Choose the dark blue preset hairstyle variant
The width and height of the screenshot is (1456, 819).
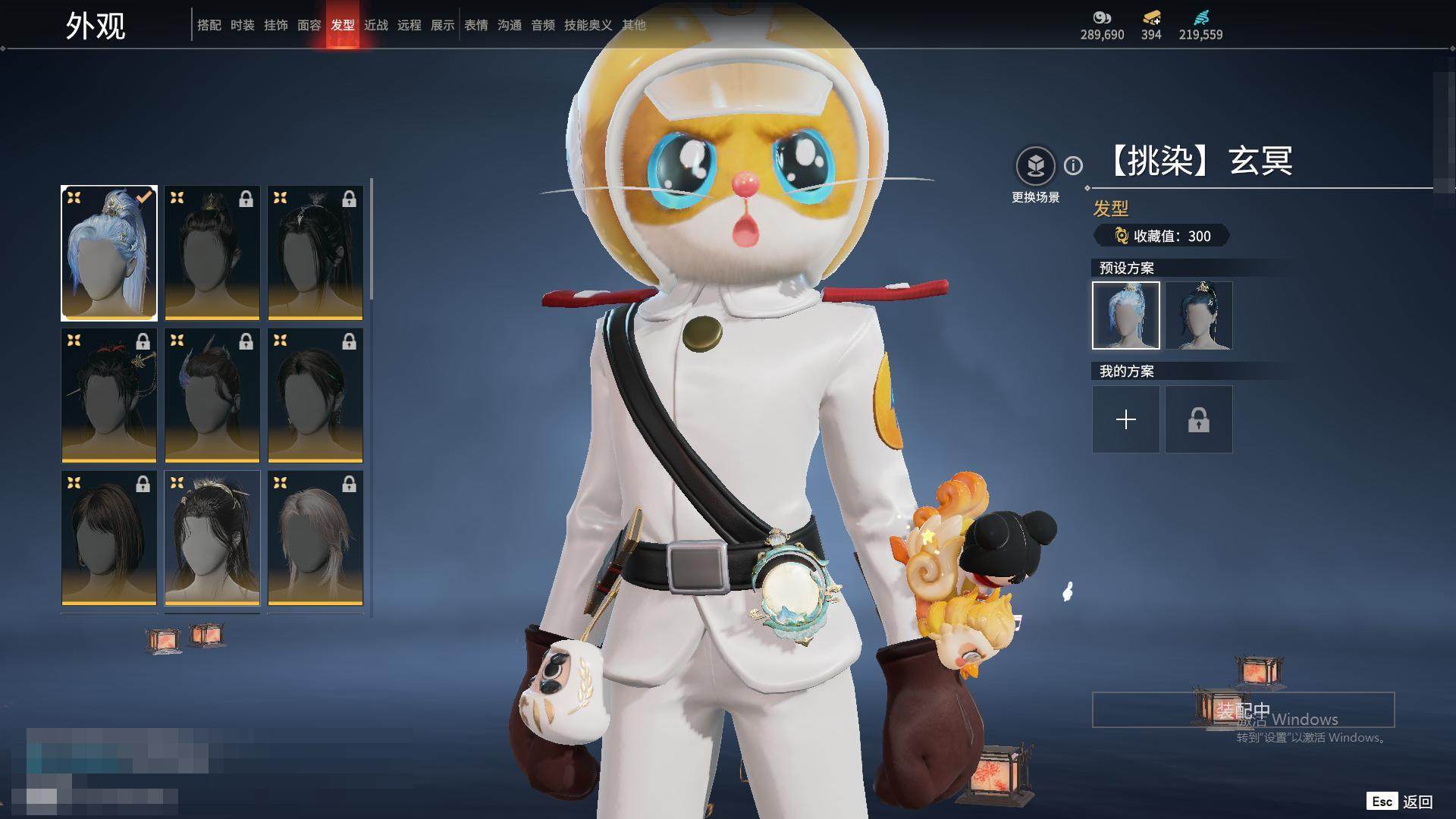coord(1198,315)
